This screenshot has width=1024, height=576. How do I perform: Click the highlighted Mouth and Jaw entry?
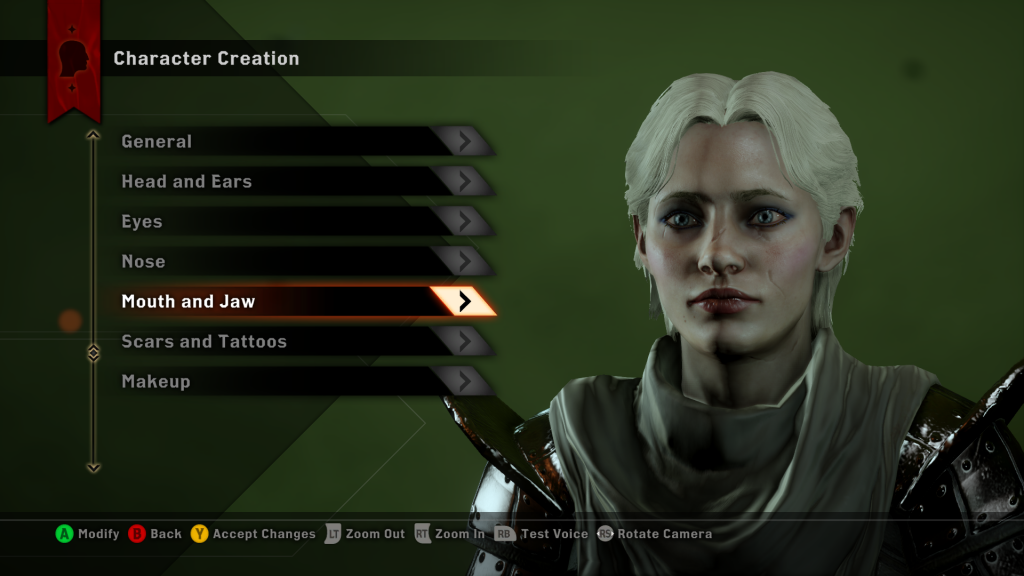pyautogui.click(x=300, y=301)
